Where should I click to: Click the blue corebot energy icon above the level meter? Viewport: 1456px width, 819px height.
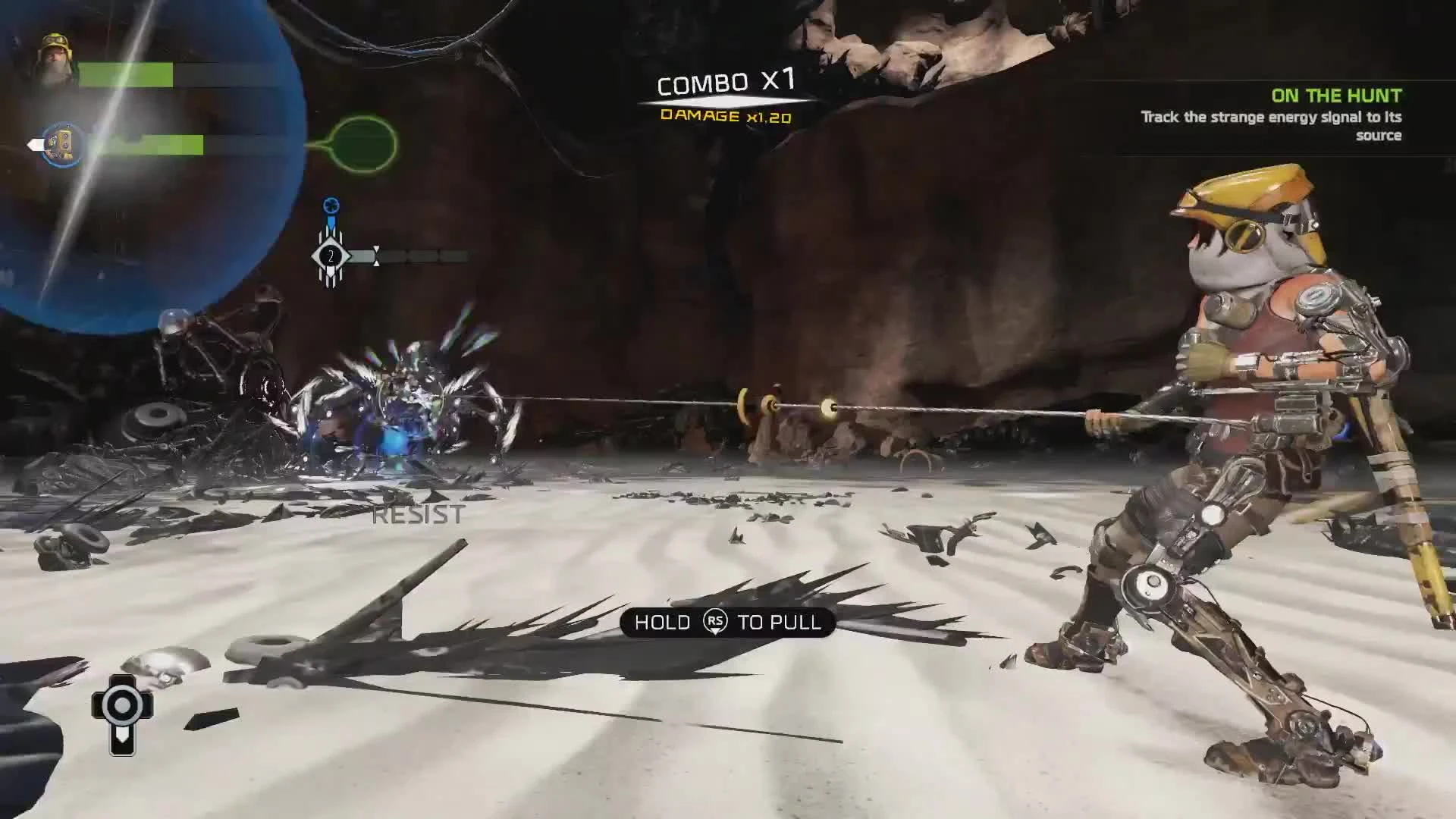point(329,205)
